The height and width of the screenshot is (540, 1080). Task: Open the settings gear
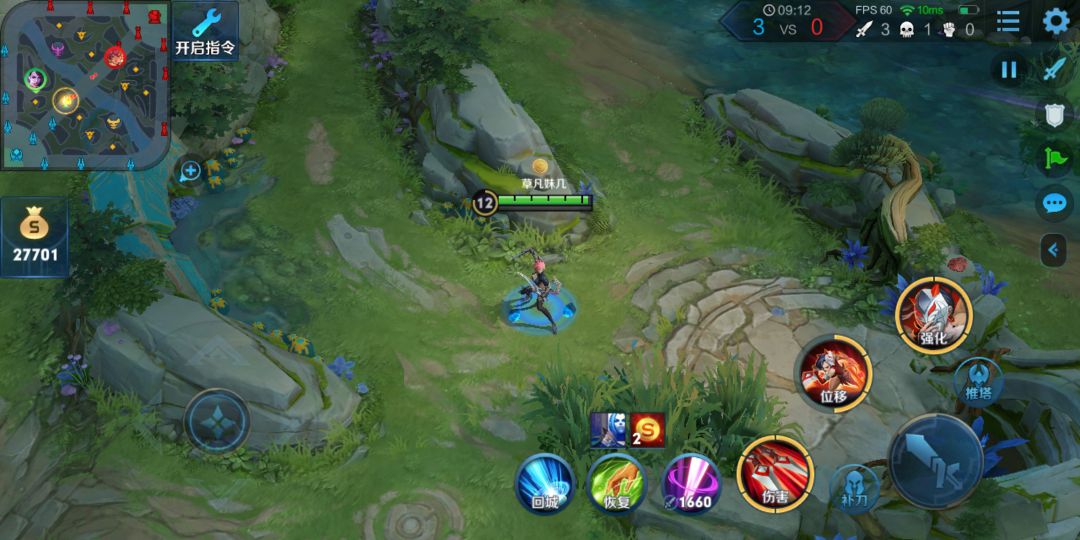point(1056,21)
